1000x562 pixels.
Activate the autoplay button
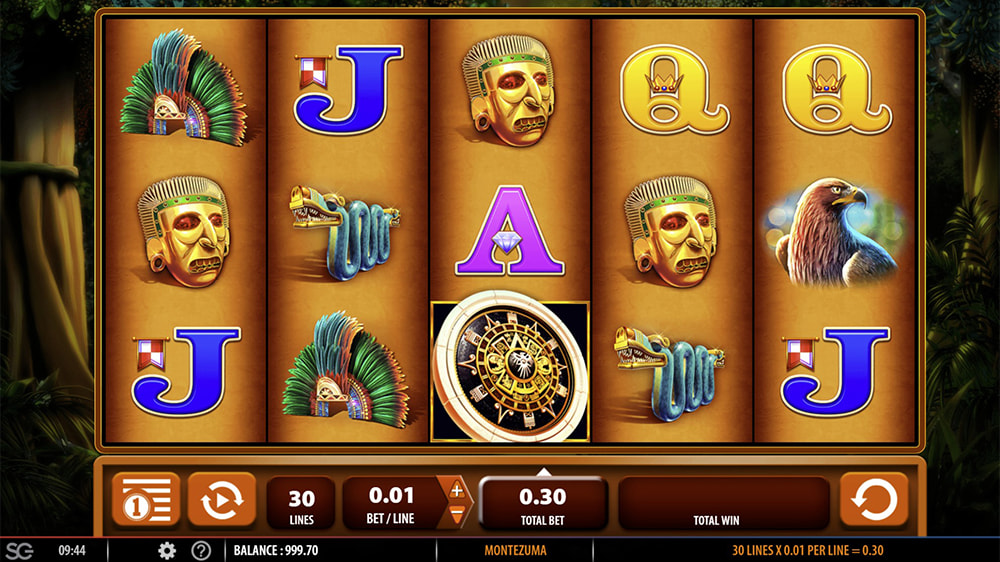pos(221,500)
